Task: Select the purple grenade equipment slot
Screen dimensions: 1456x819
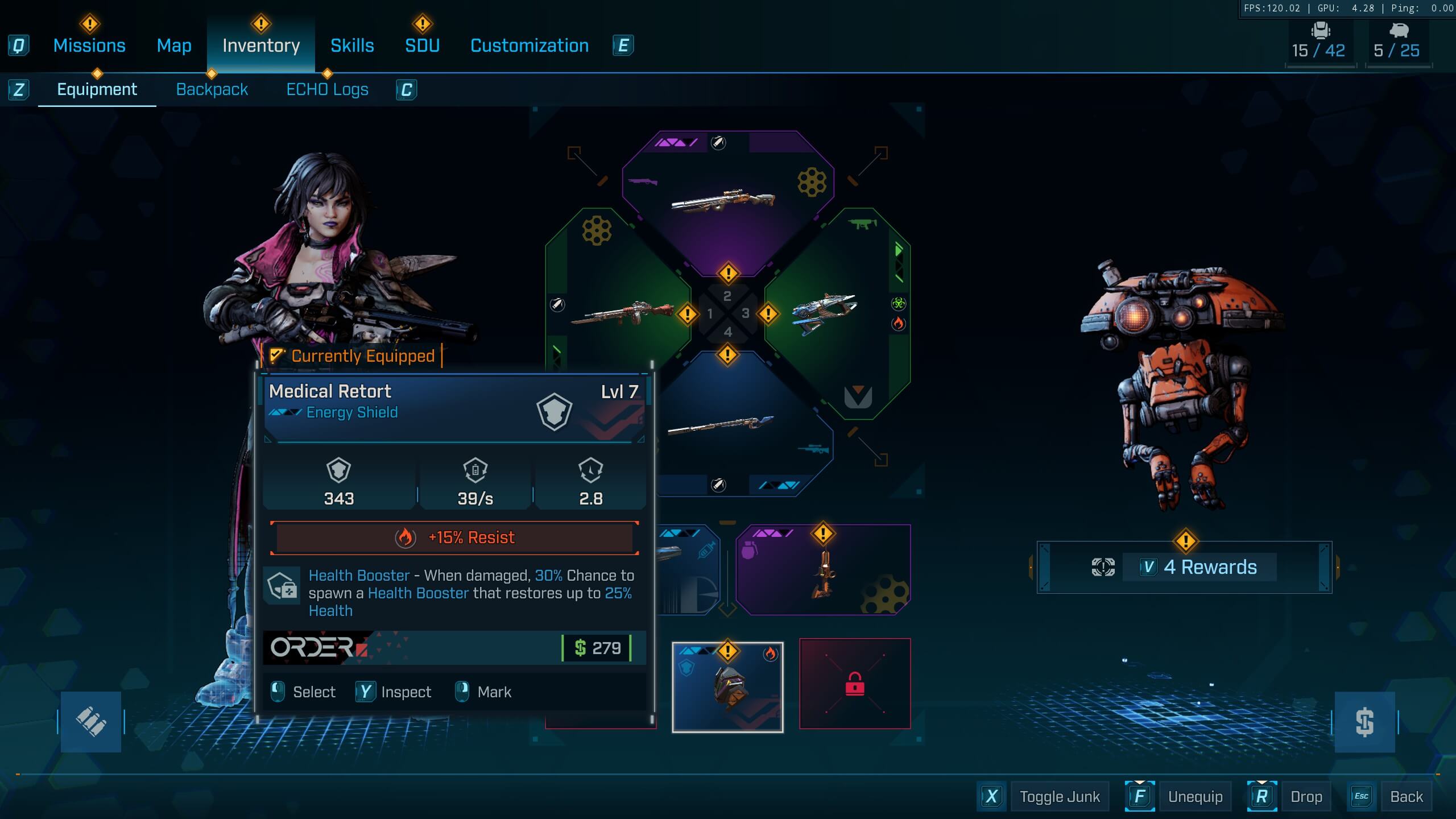Action: [x=822, y=570]
